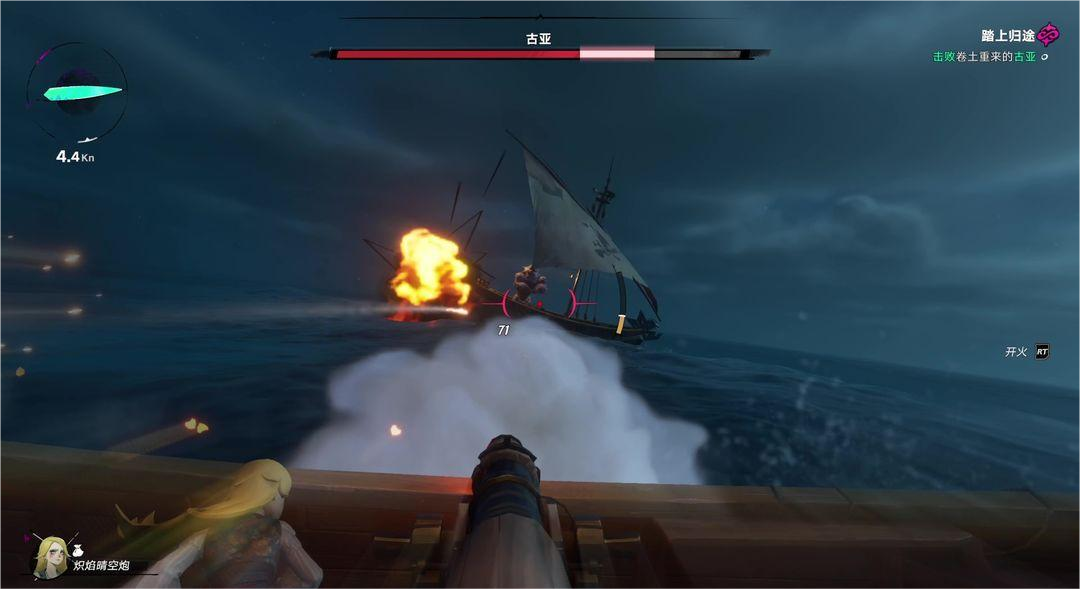Select the 踏上归途 quest tracker icon
The height and width of the screenshot is (589, 1080).
point(1048,36)
